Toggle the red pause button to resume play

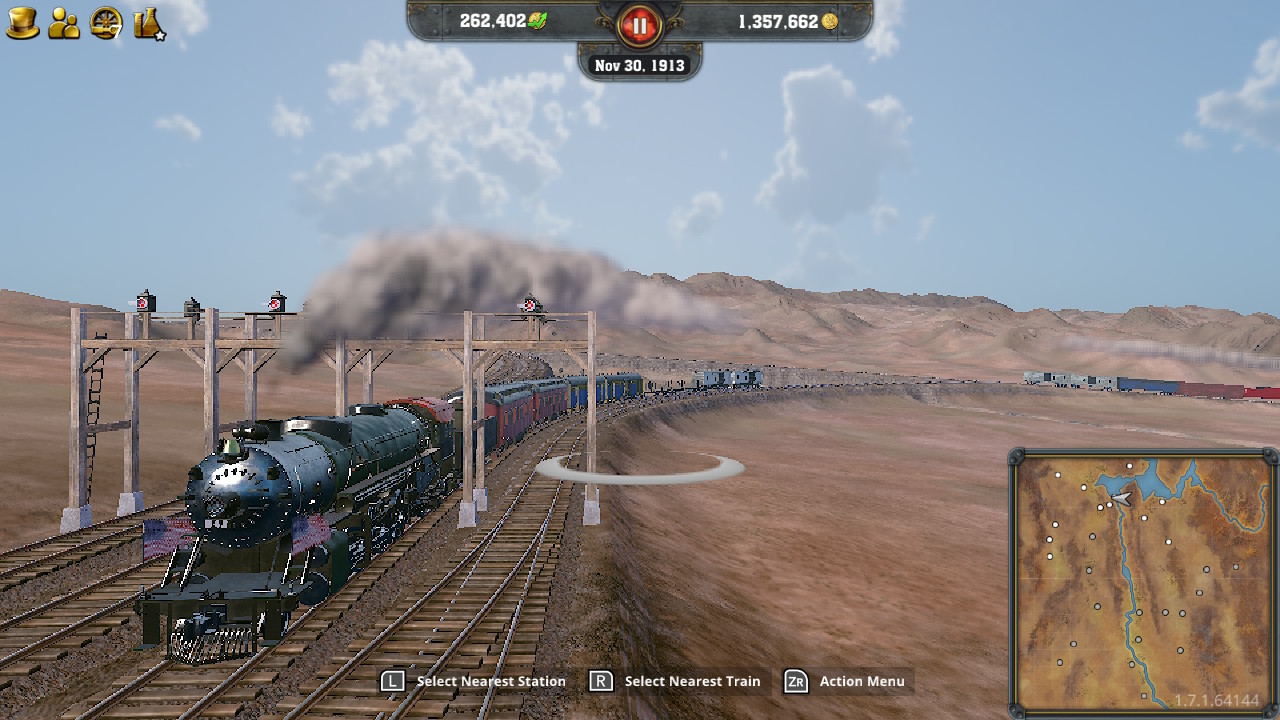coord(638,27)
